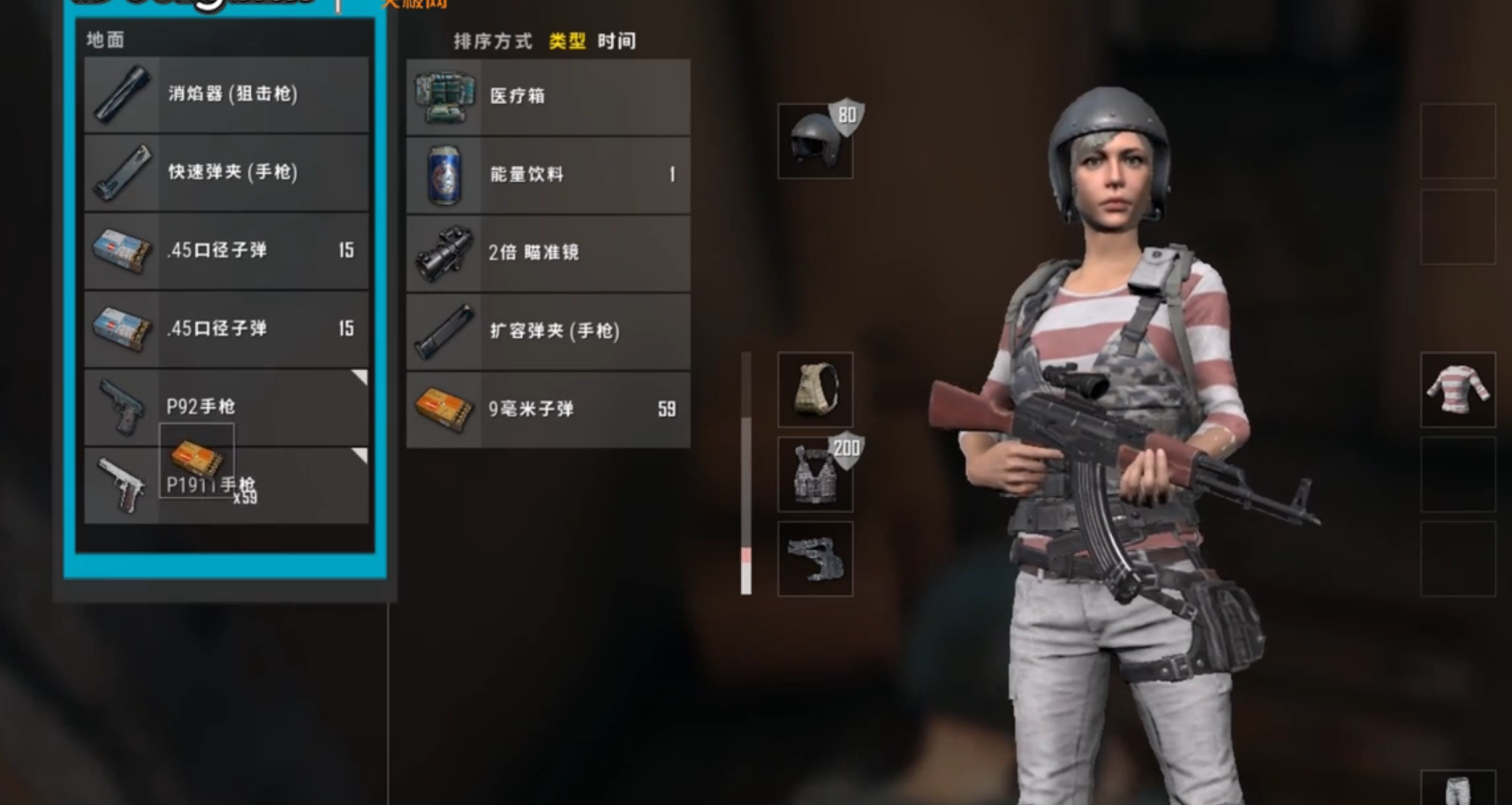
Task: Pick up the 能量饮料 energy drink
Action: 444,175
